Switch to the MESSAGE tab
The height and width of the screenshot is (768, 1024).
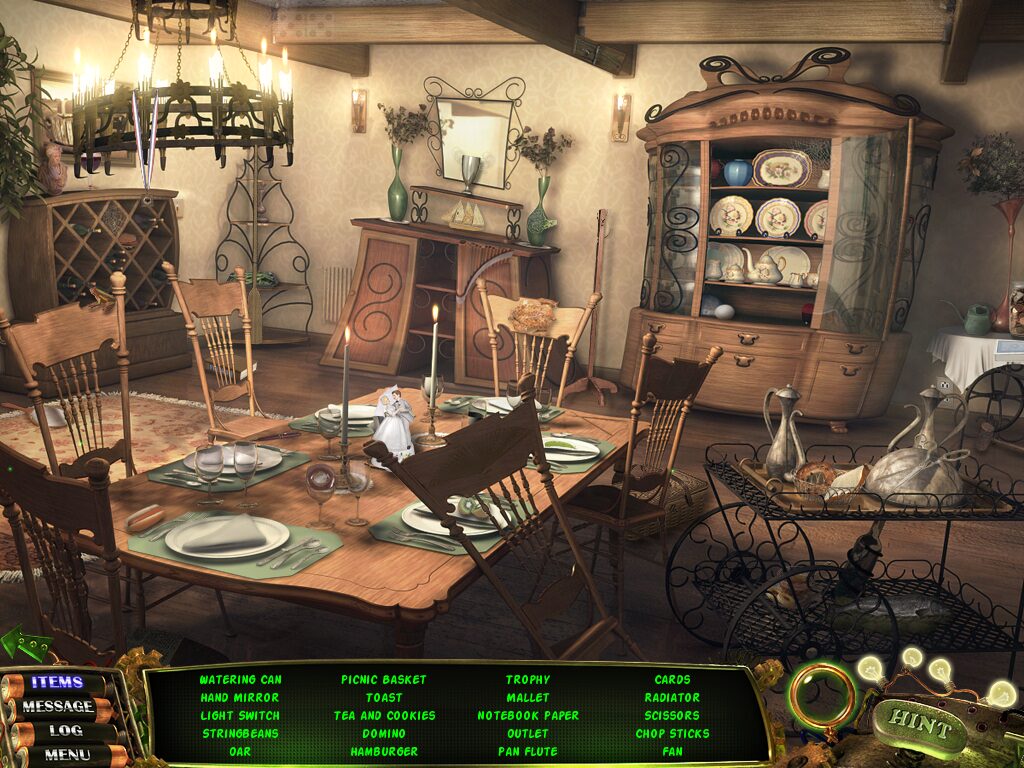pos(59,707)
